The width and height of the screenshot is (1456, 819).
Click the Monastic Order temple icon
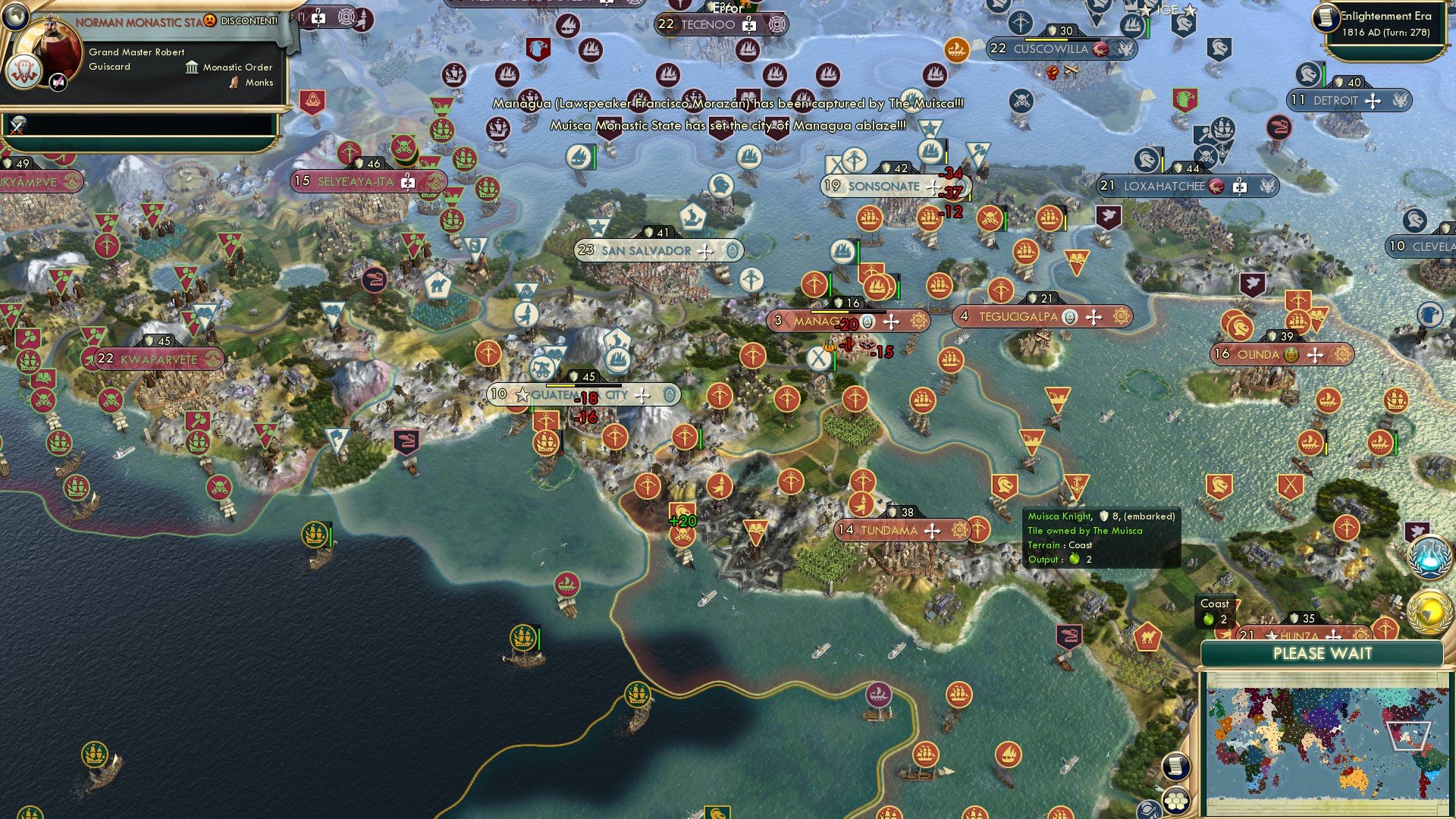coord(192,68)
